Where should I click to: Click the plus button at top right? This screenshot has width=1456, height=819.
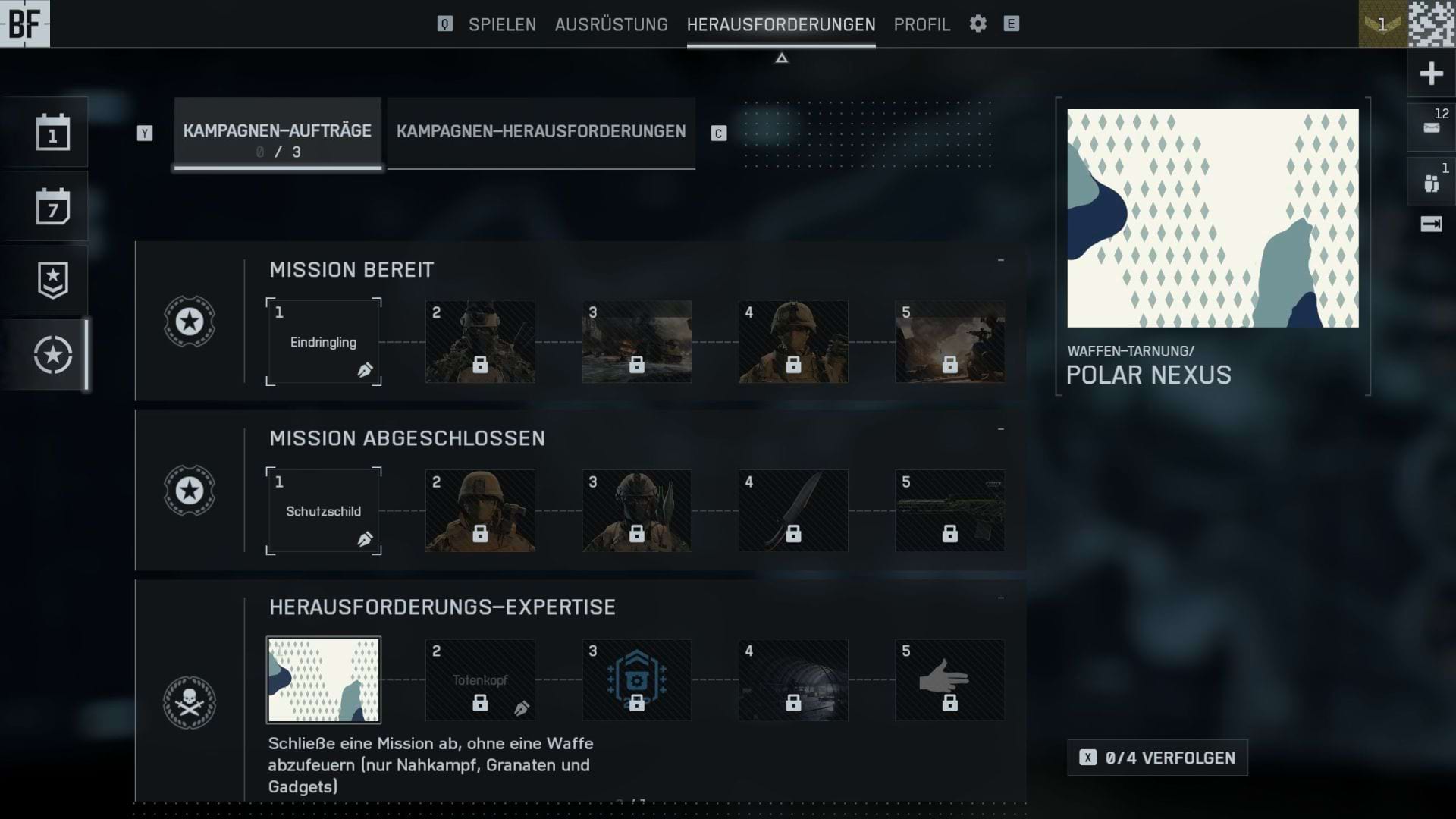point(1431,74)
